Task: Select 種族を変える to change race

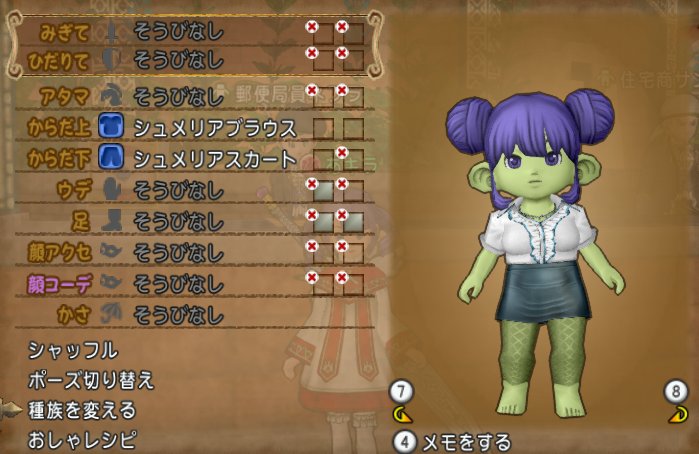Action: [x=82, y=410]
